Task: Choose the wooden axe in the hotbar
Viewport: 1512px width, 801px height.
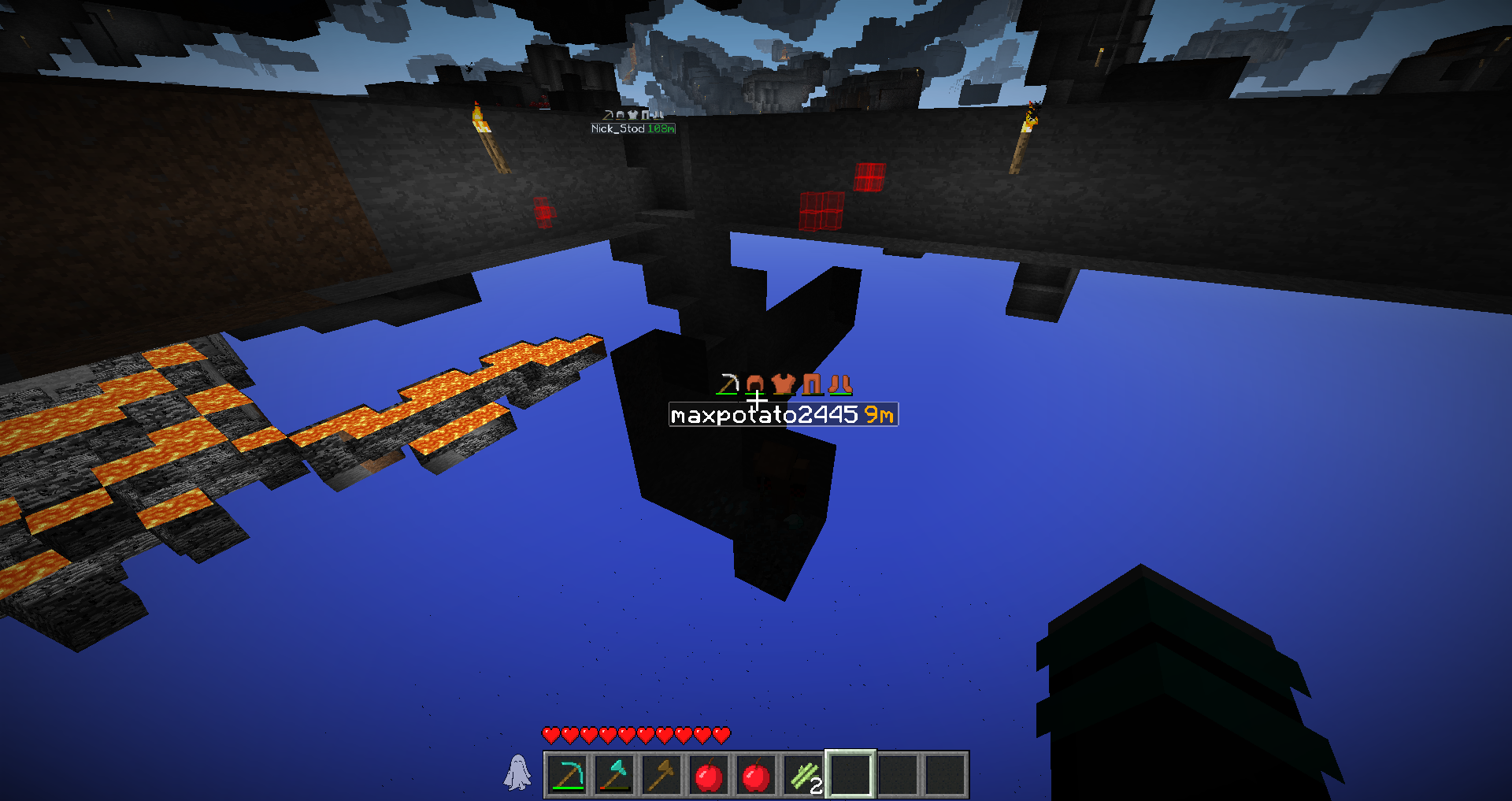Action: click(x=661, y=775)
